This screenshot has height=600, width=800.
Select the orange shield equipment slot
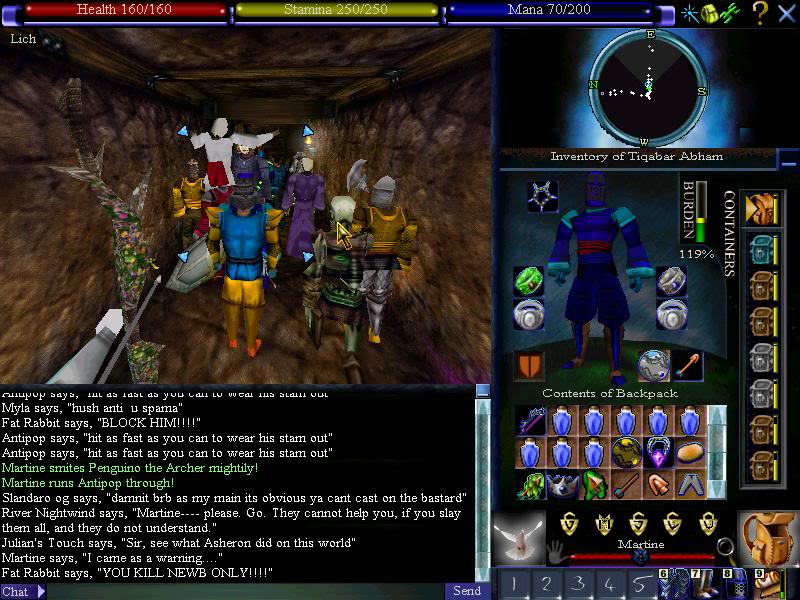[528, 365]
